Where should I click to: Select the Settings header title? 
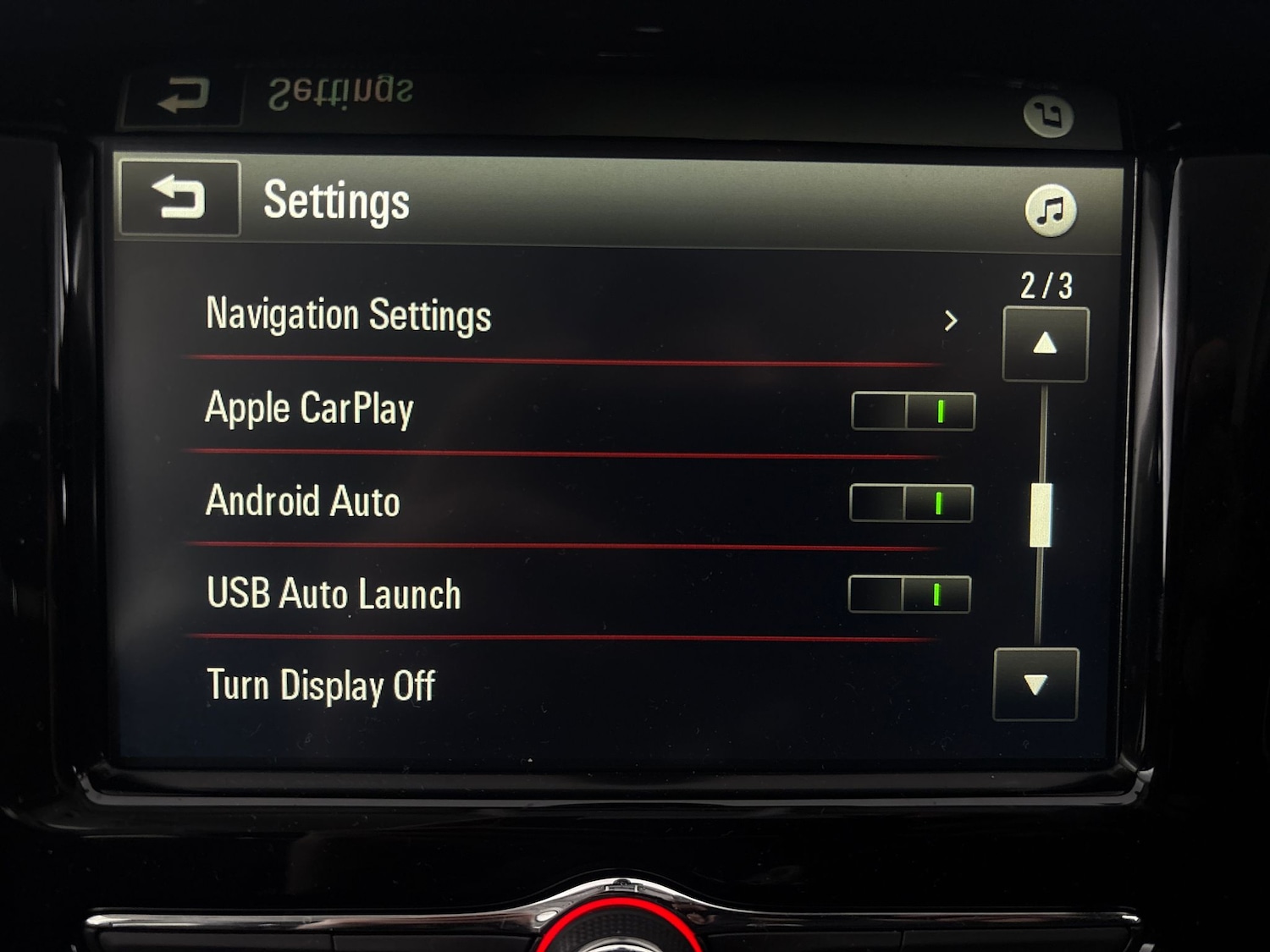pyautogui.click(x=335, y=201)
